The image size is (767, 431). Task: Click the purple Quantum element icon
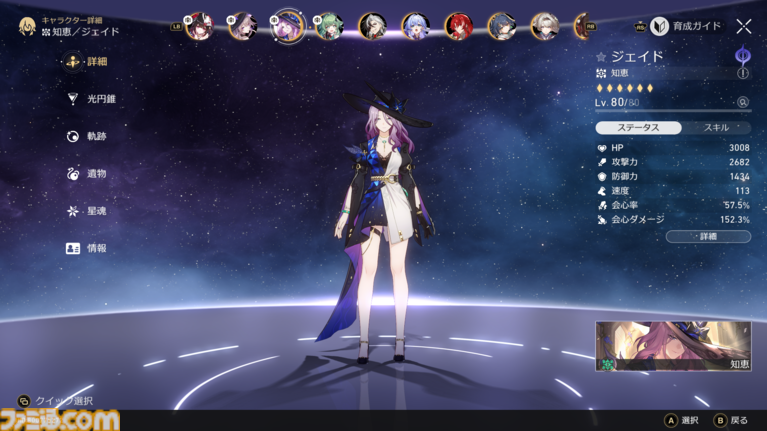743,55
